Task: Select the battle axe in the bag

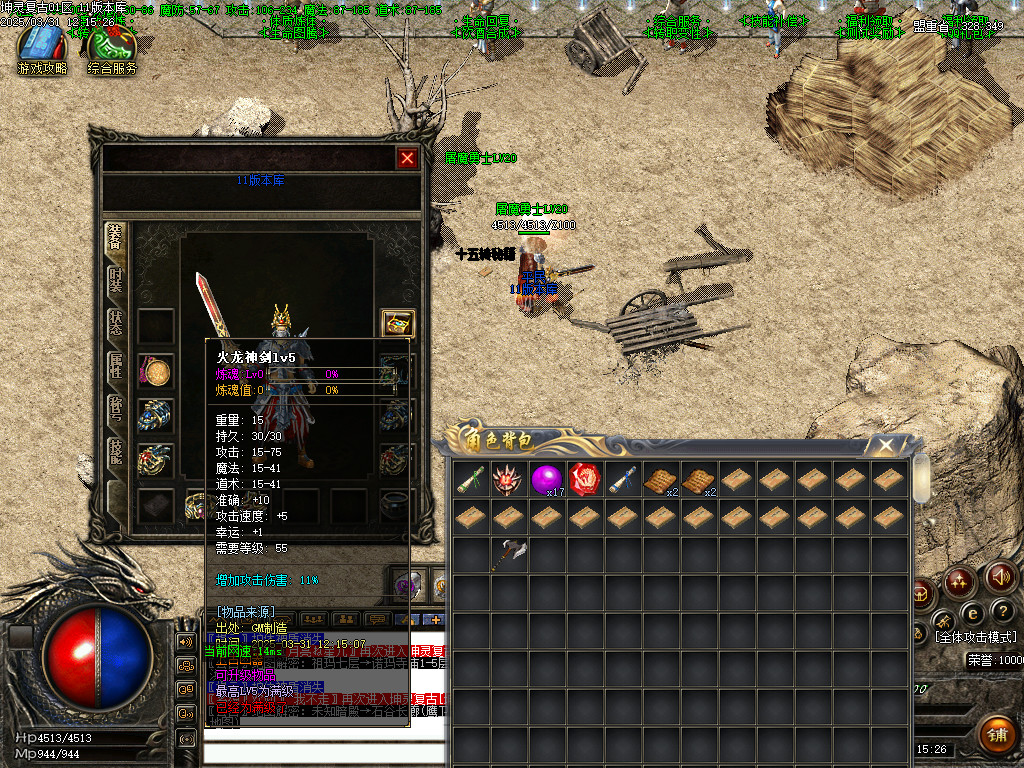Action: pos(508,555)
